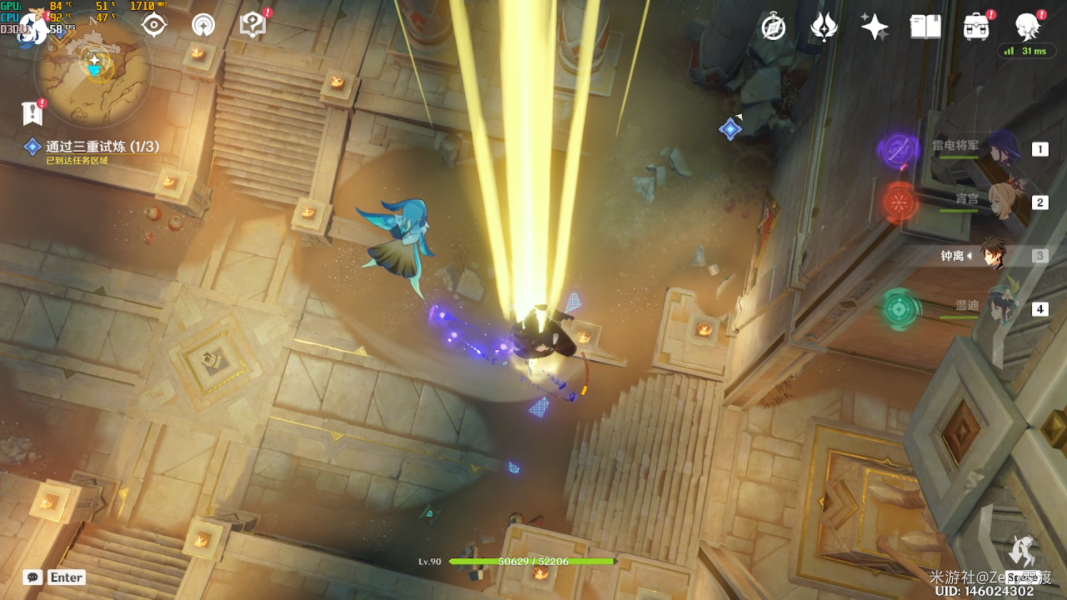1067x600 pixels.
Task: Trigger 雷电将军's purple elemental burst icon
Action: pyautogui.click(x=898, y=150)
